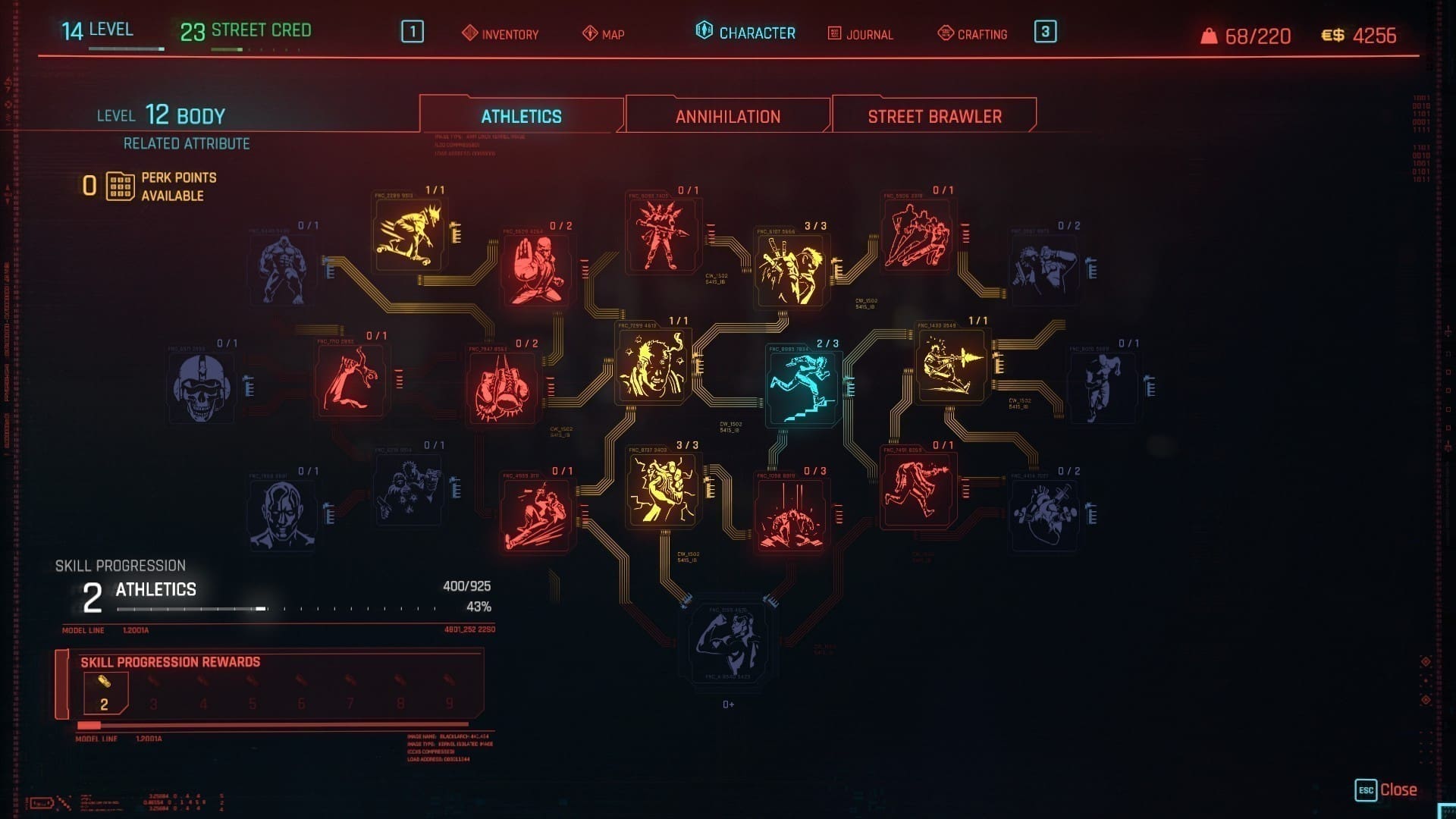
Task: Select the Athletics tab
Action: coord(521,116)
